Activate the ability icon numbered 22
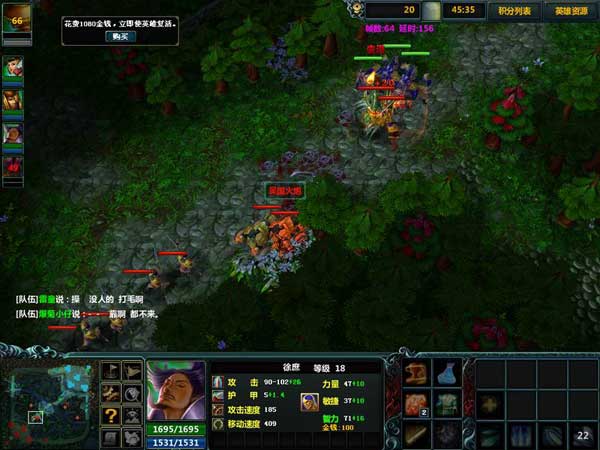This screenshot has height=450, width=600. pos(582,435)
